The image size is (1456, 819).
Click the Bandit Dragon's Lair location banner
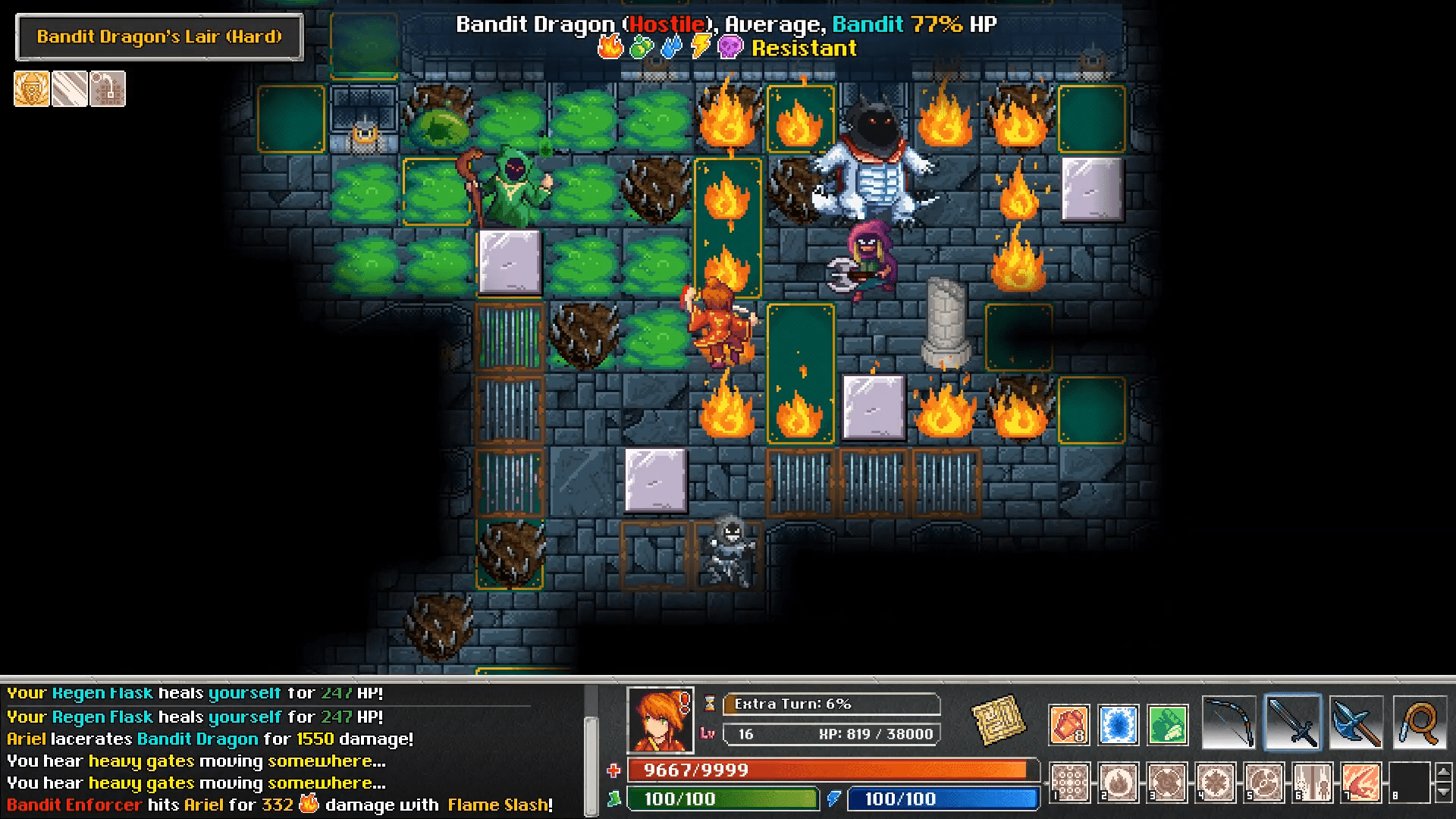[159, 36]
